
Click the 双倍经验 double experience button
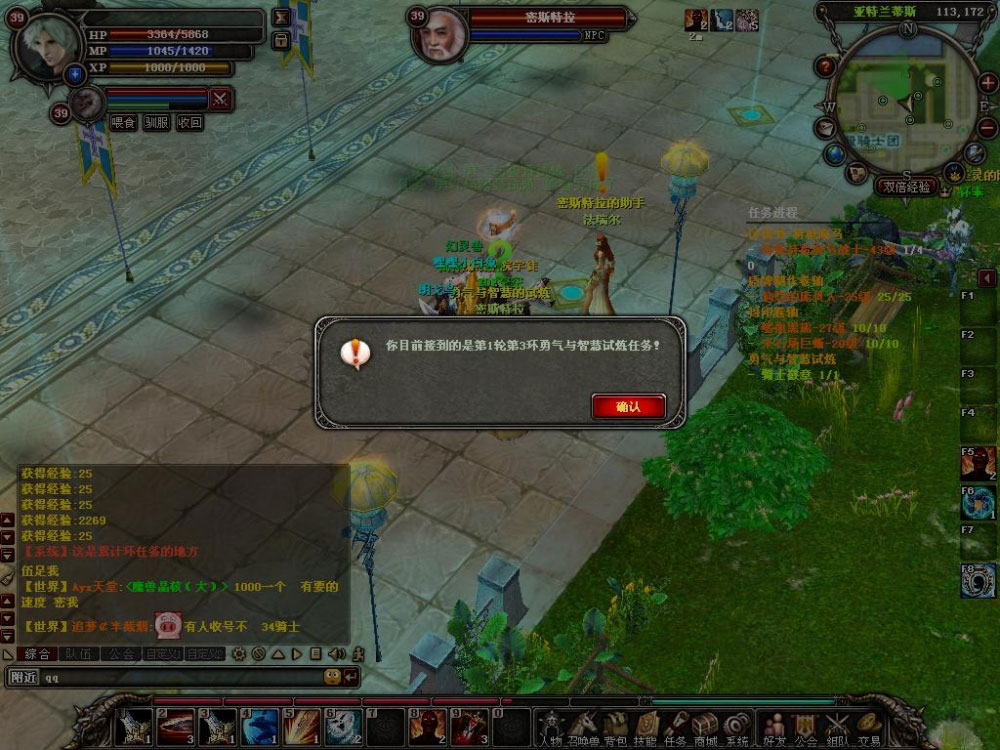point(907,186)
